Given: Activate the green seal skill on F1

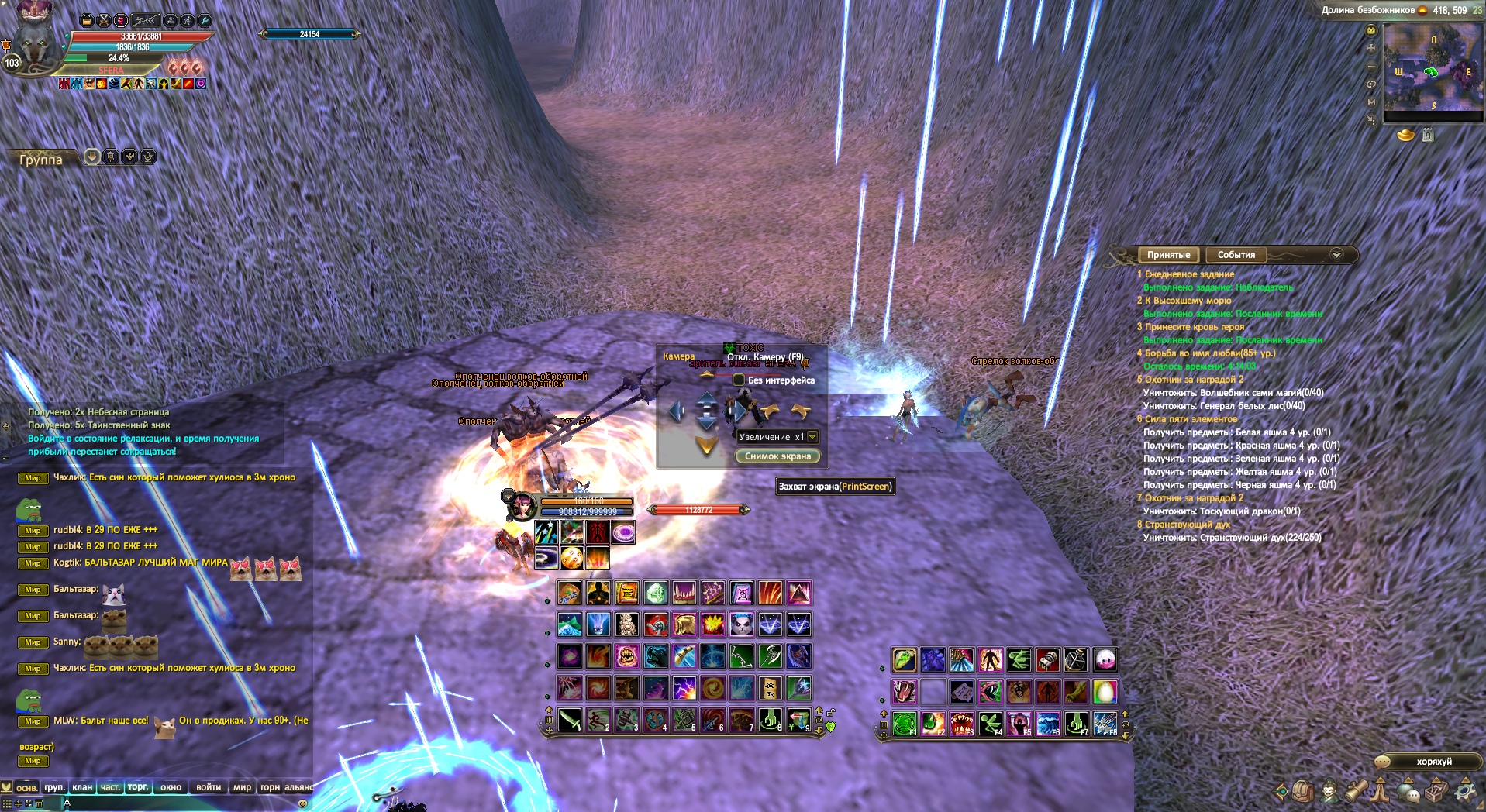Looking at the screenshot, I should pos(905,724).
